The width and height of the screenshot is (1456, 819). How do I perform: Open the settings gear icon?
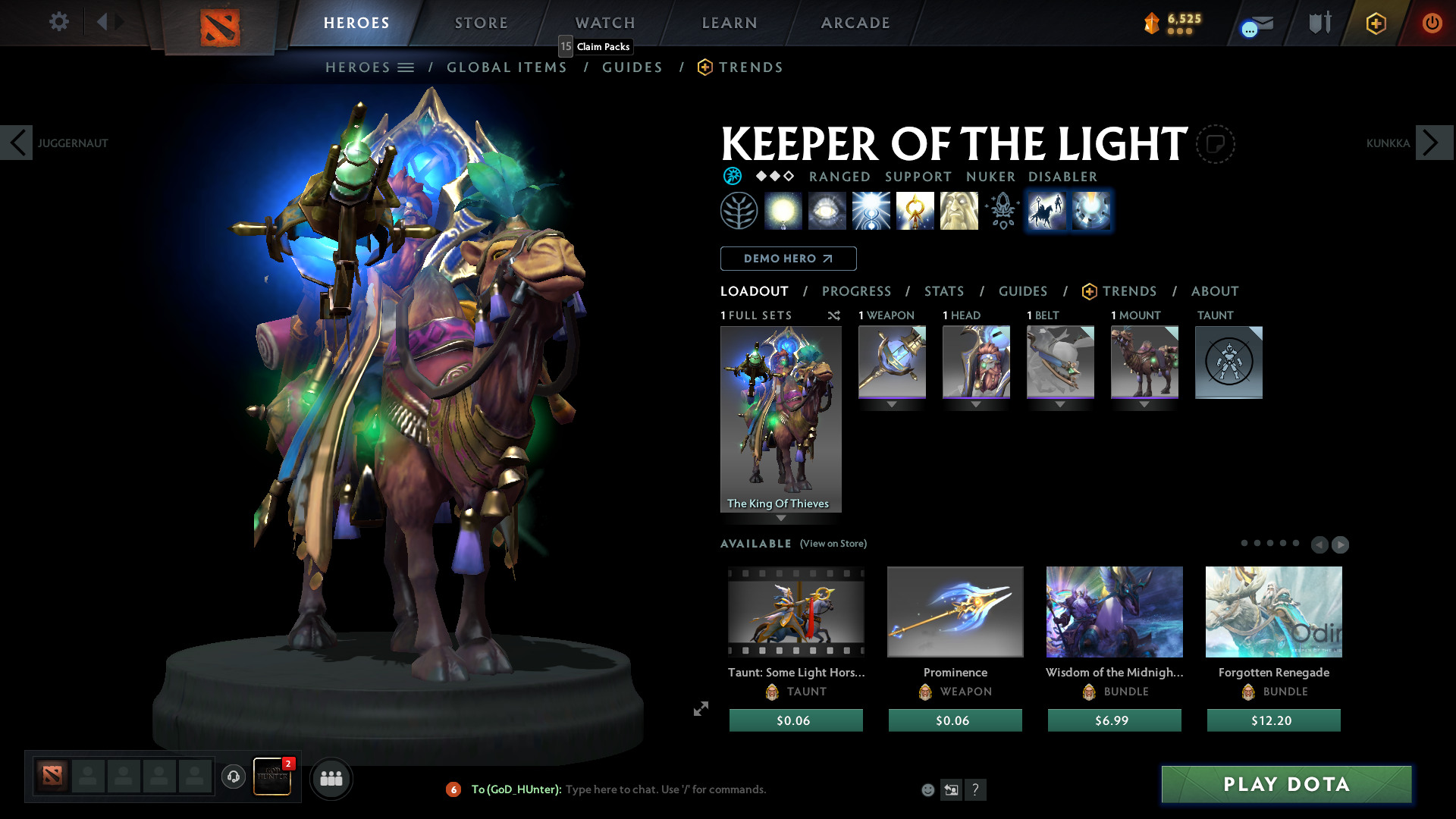pyautogui.click(x=58, y=22)
